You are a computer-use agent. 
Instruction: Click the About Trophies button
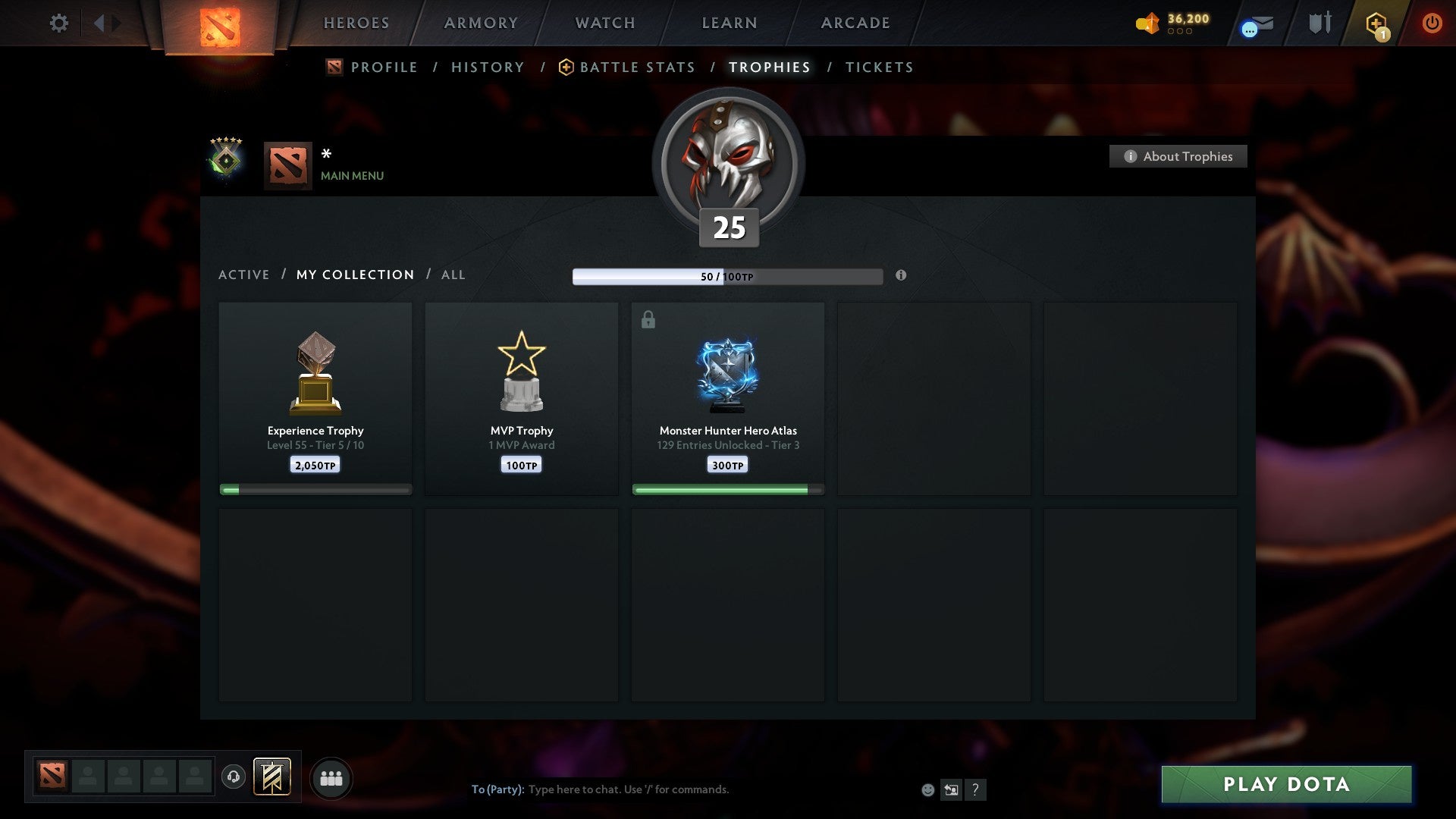[x=1178, y=156]
